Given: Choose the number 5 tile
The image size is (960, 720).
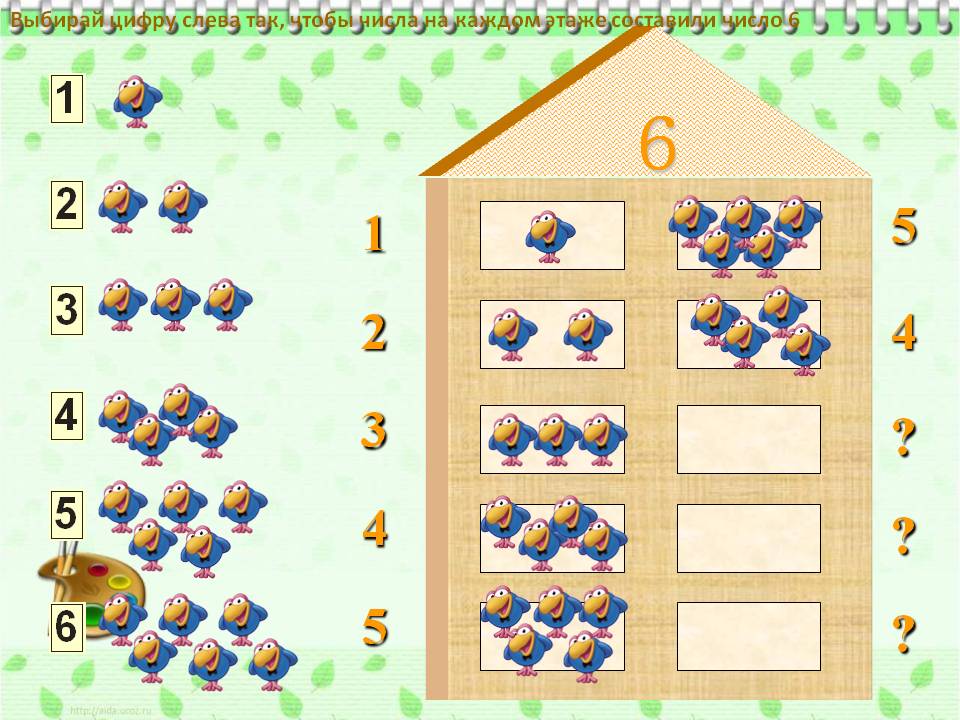Looking at the screenshot, I should click(x=66, y=514).
